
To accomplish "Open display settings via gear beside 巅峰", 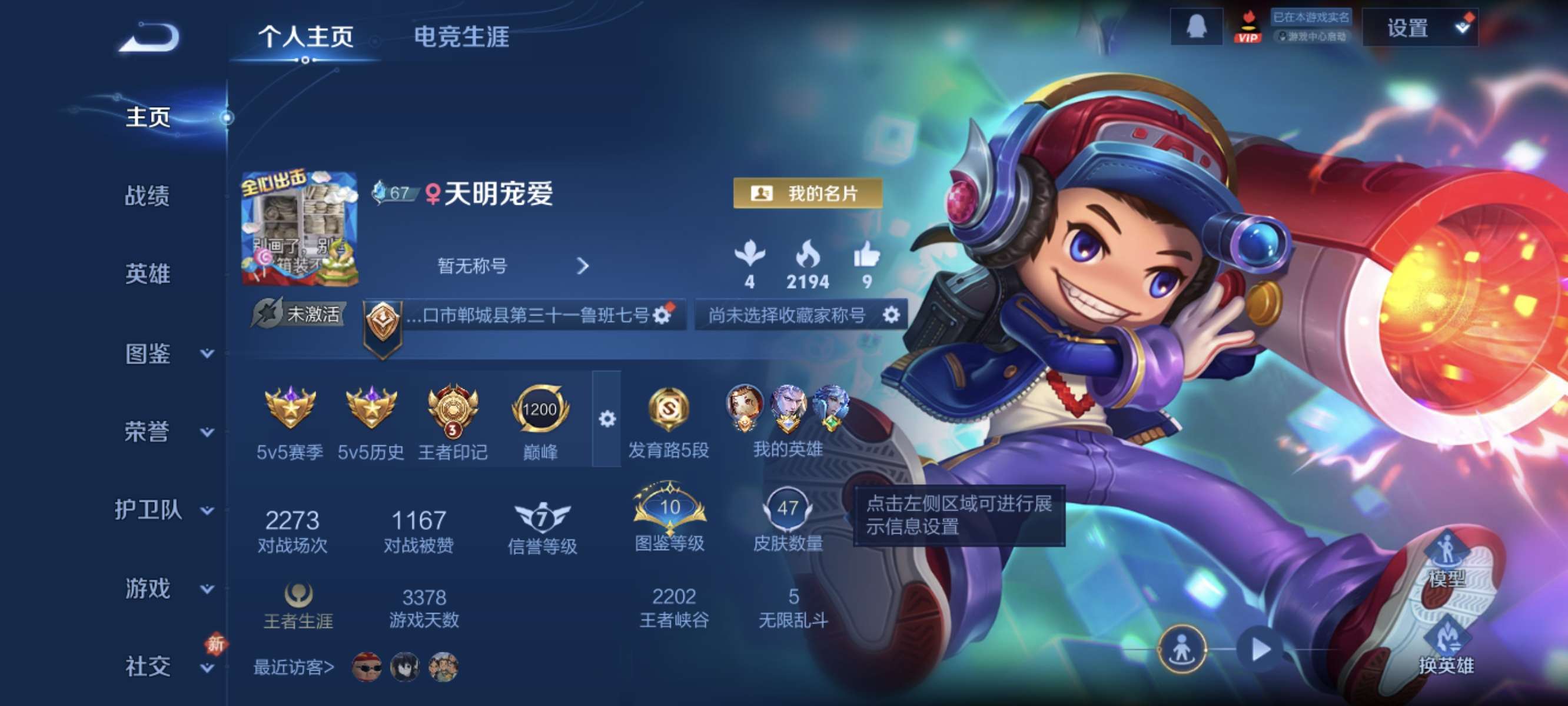I will (606, 419).
